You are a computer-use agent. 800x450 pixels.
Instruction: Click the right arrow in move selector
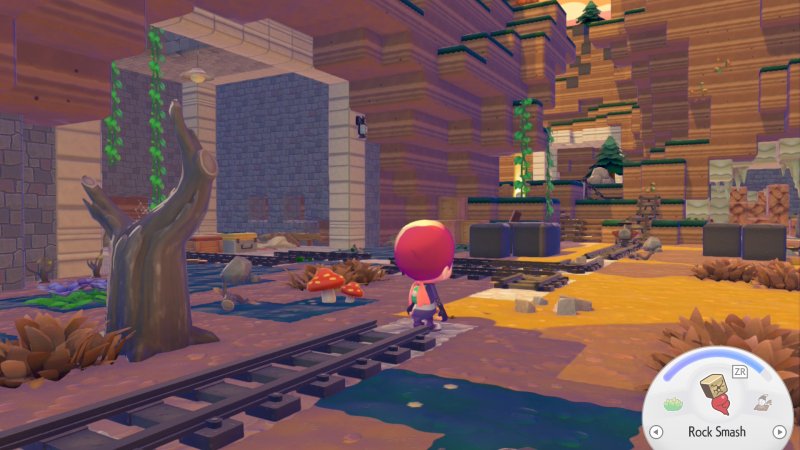tap(778, 433)
